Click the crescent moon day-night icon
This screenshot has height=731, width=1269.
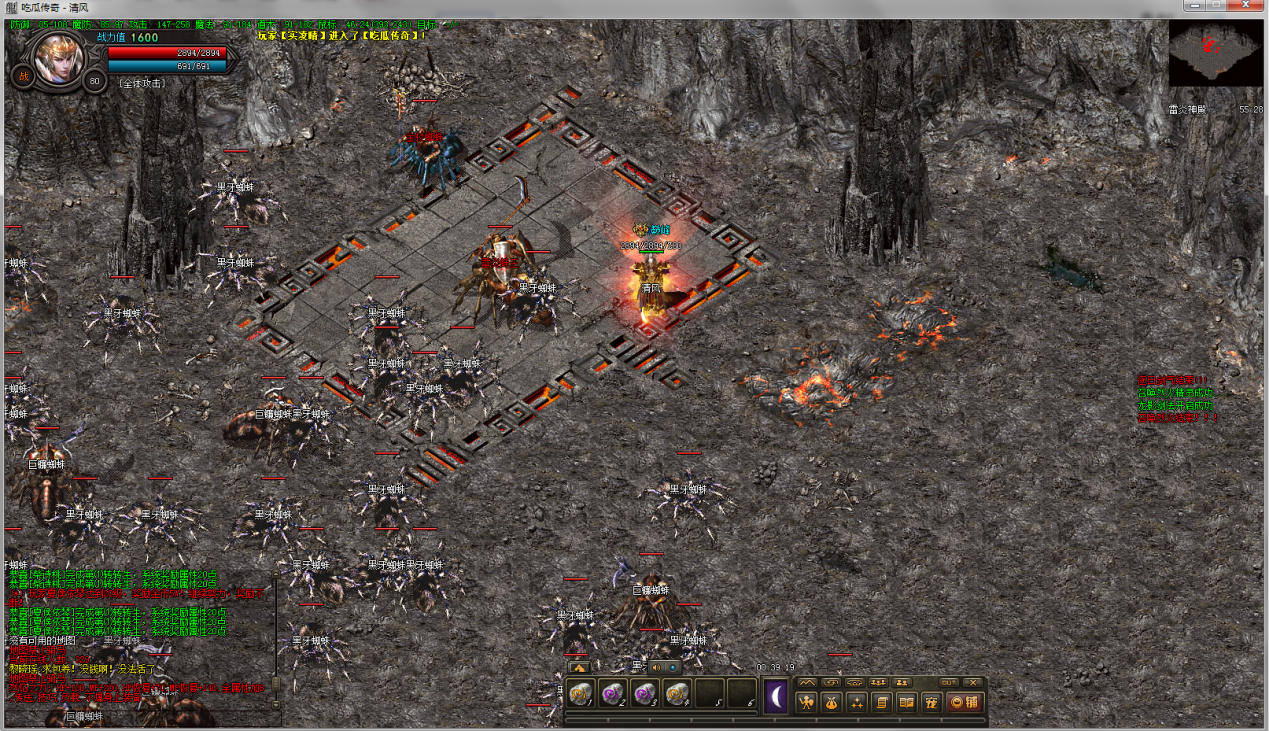[x=777, y=696]
